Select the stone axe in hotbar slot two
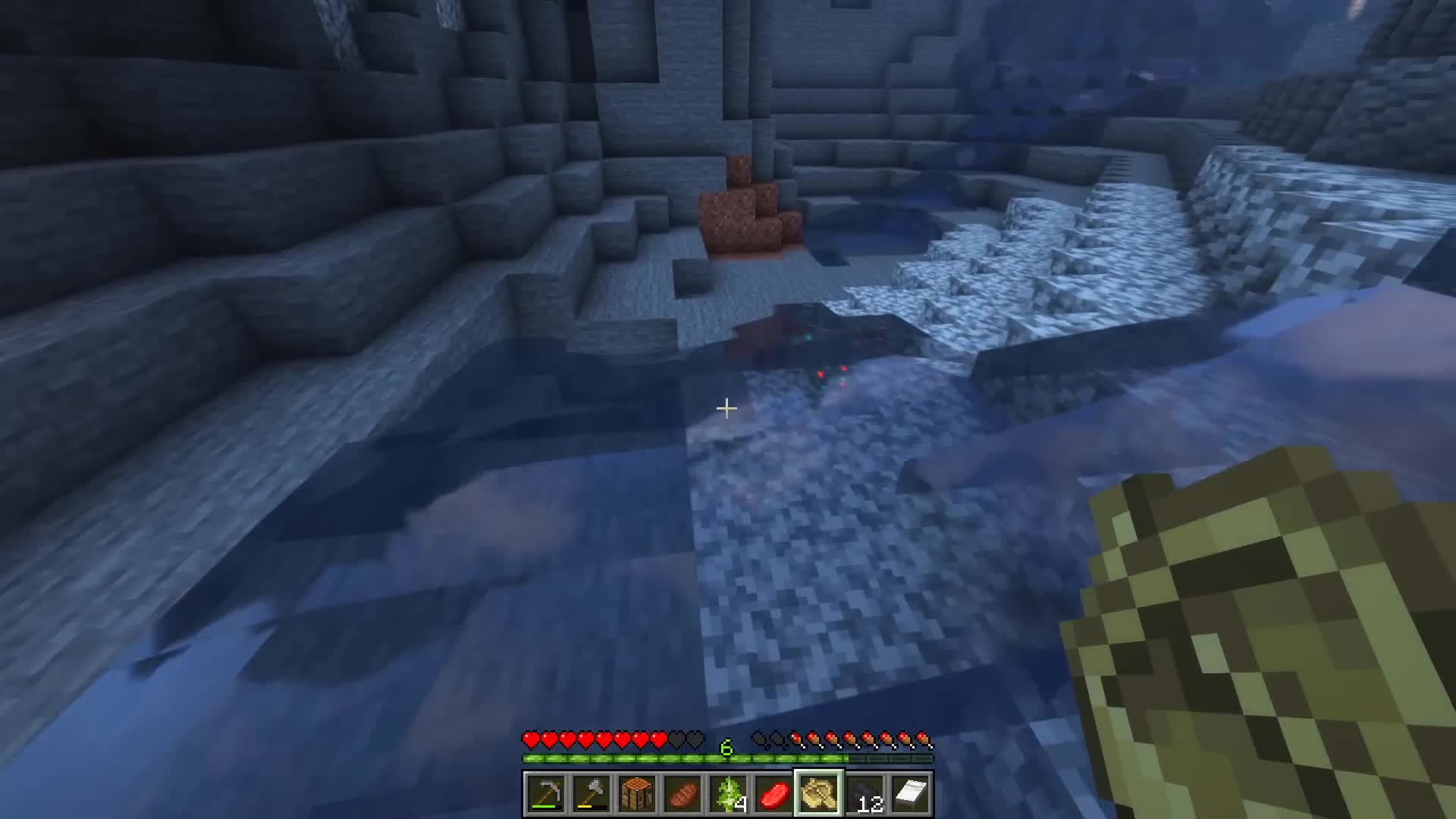 594,792
